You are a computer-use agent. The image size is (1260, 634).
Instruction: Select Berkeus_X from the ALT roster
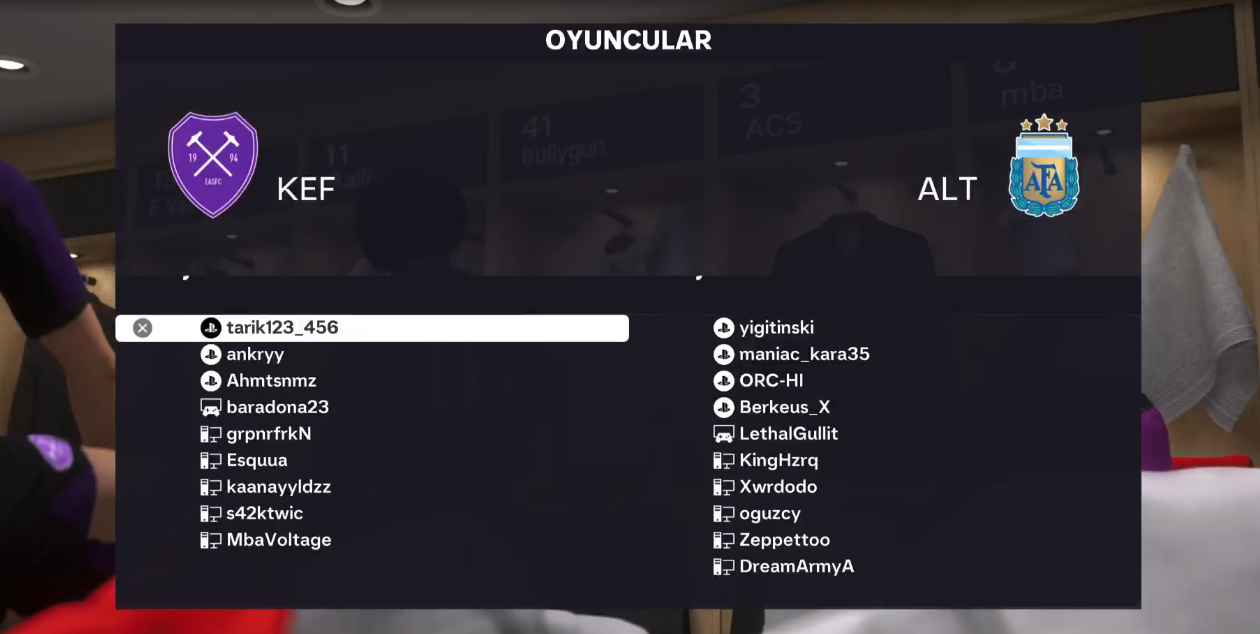784,407
